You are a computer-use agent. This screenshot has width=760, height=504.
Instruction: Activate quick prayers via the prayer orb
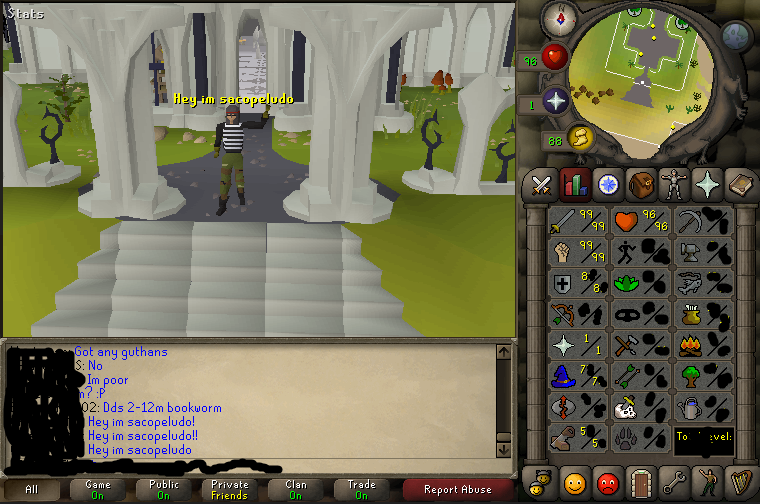[556, 101]
